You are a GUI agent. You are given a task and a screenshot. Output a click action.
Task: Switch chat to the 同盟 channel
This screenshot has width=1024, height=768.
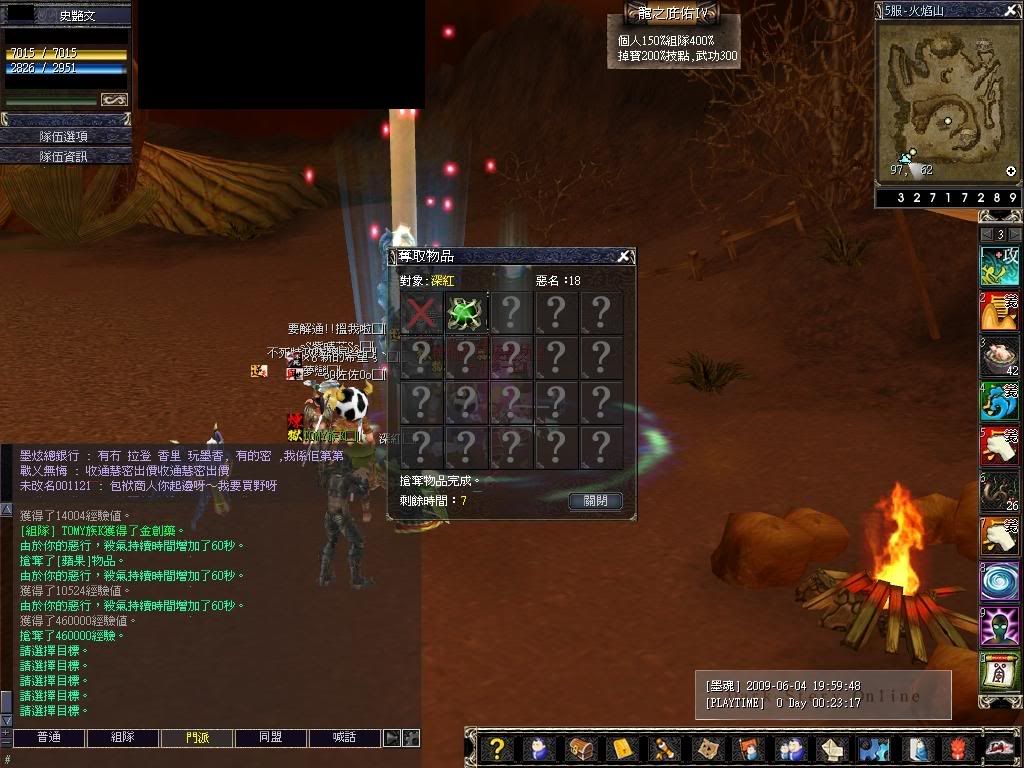tap(270, 738)
